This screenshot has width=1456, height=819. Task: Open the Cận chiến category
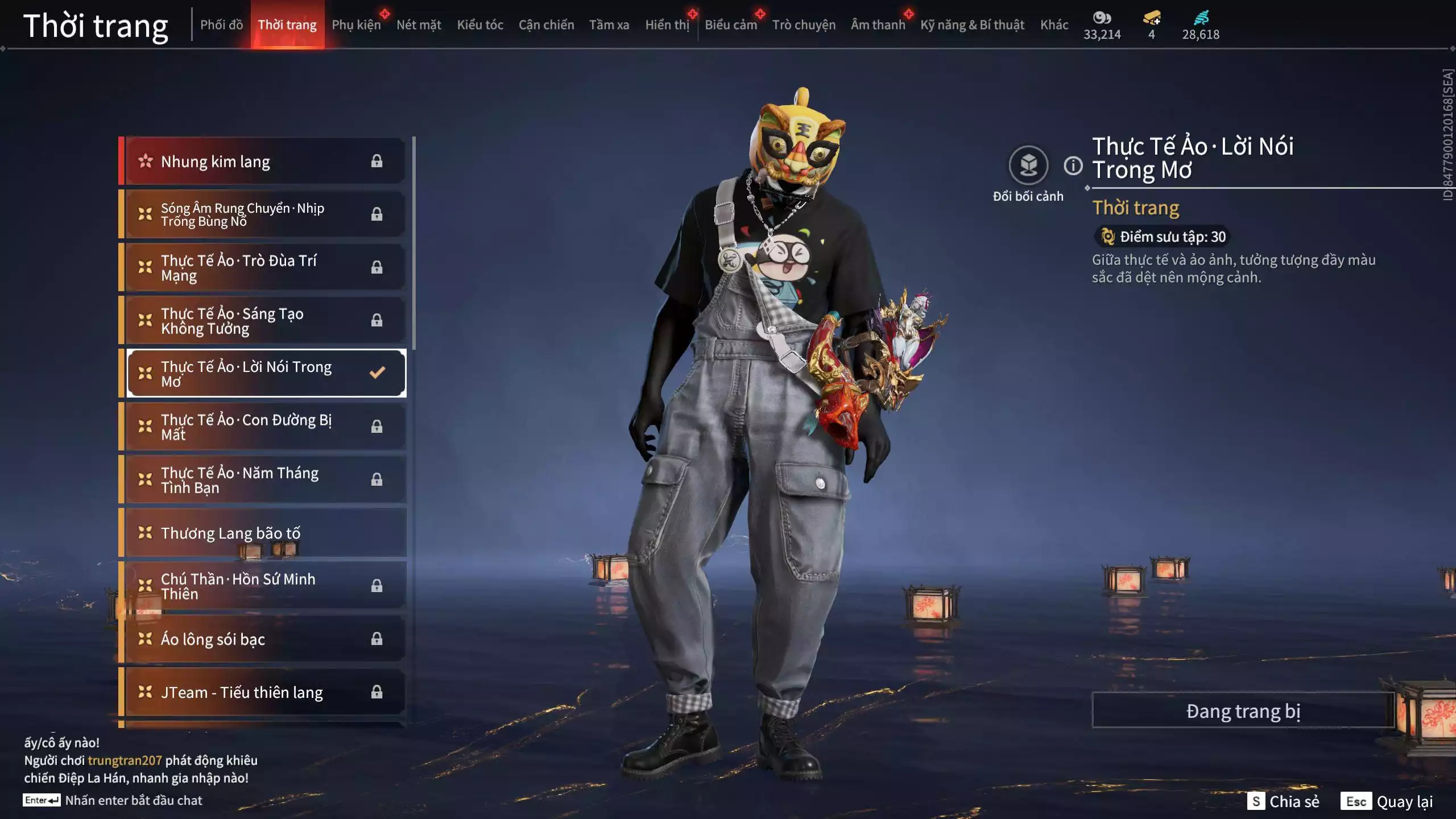click(x=546, y=25)
